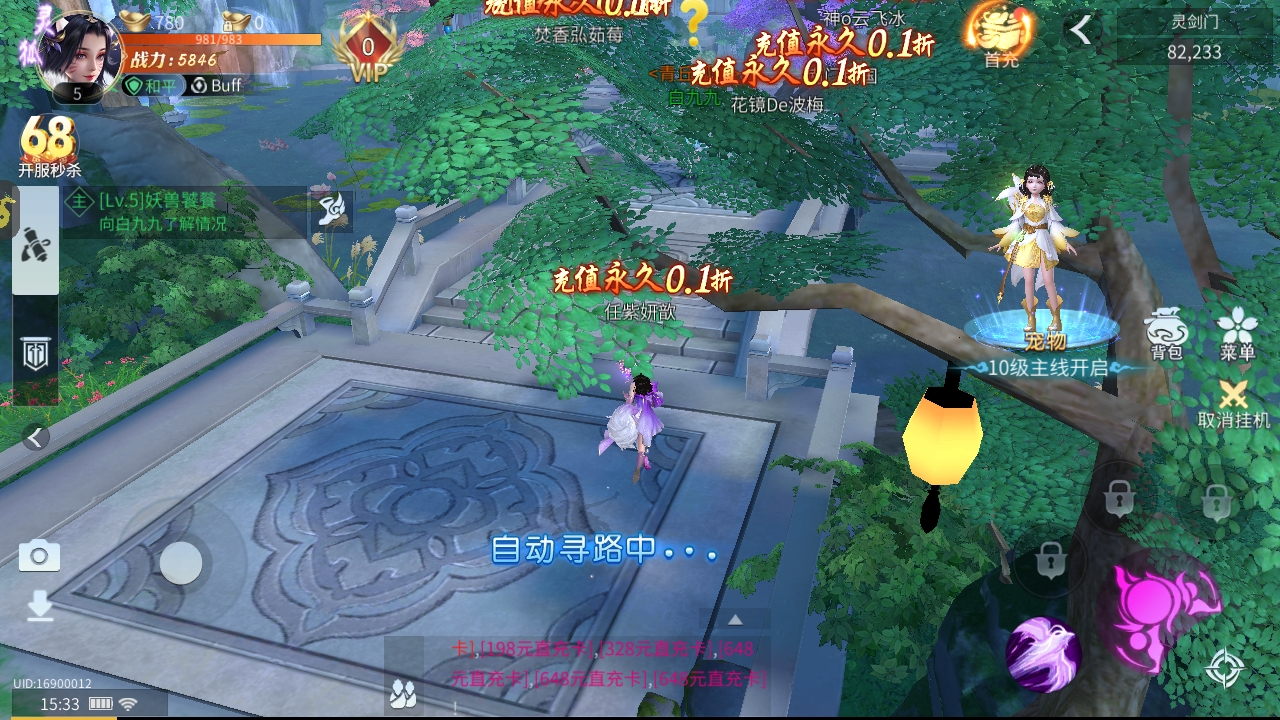Collapse the top-right HUD with the chevron

(x=1082, y=30)
